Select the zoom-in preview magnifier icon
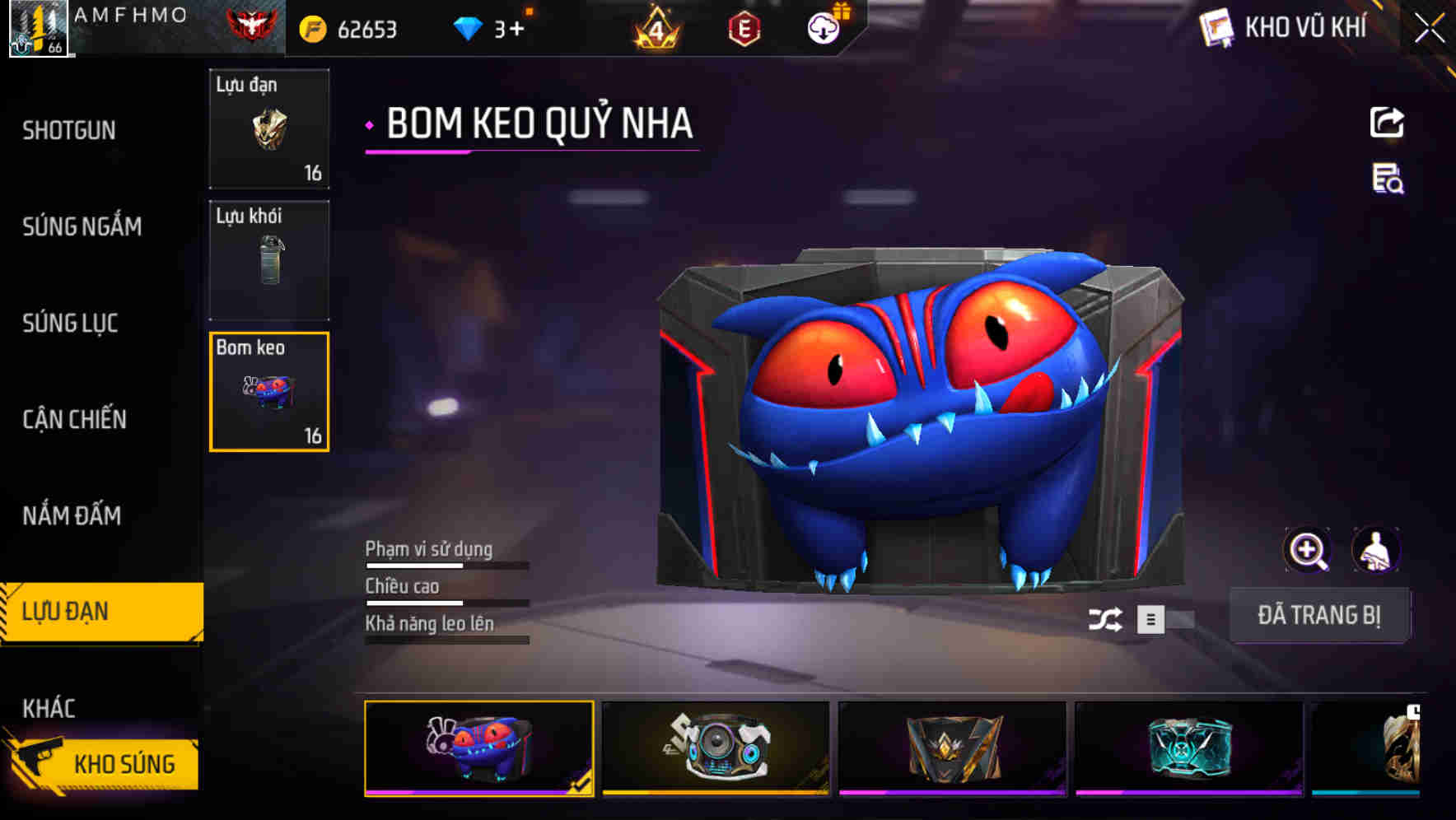The height and width of the screenshot is (820, 1456). coord(1306,549)
